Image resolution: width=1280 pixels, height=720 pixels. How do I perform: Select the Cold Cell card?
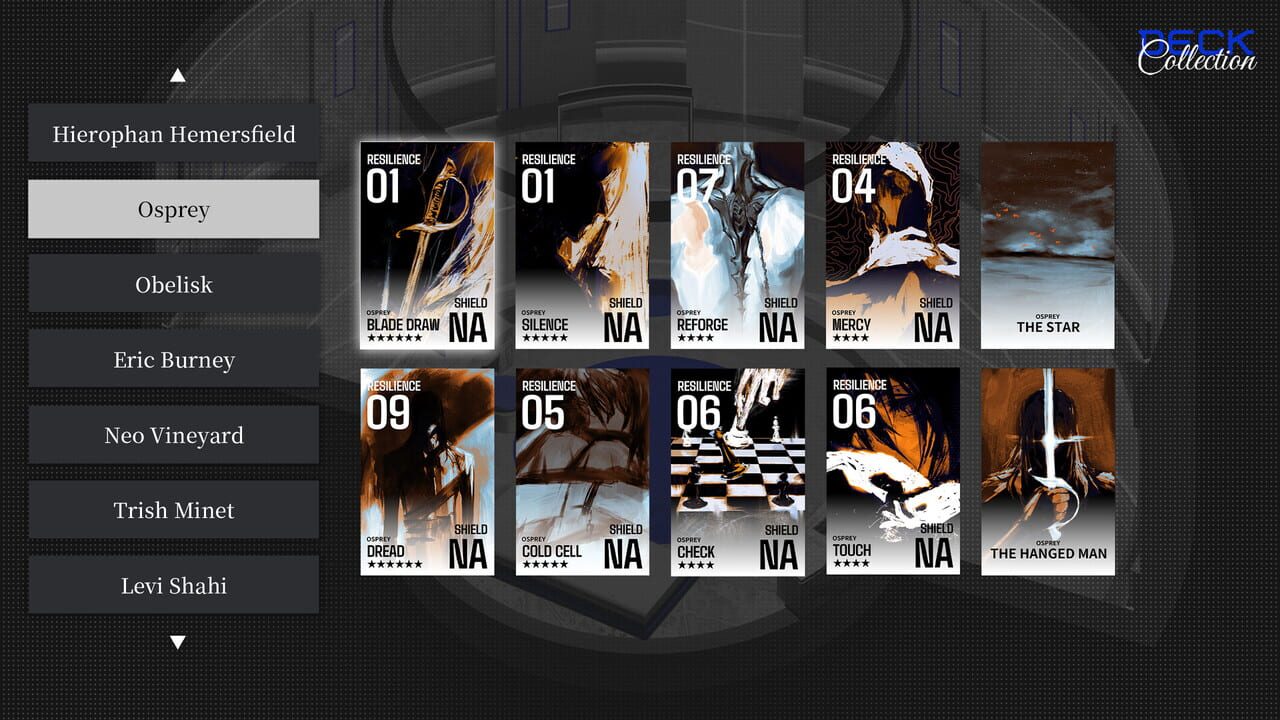pos(581,470)
